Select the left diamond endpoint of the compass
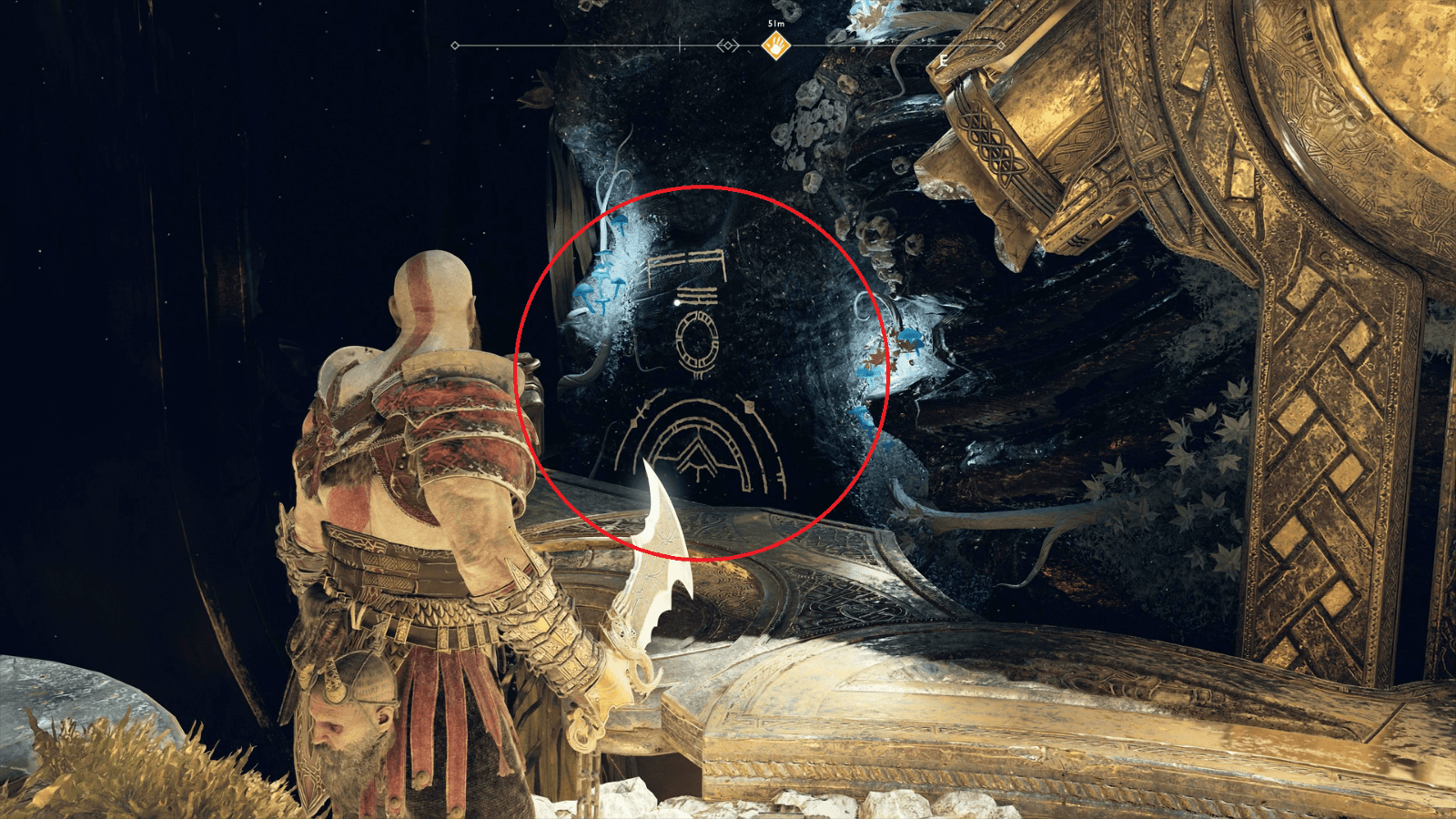 454,45
